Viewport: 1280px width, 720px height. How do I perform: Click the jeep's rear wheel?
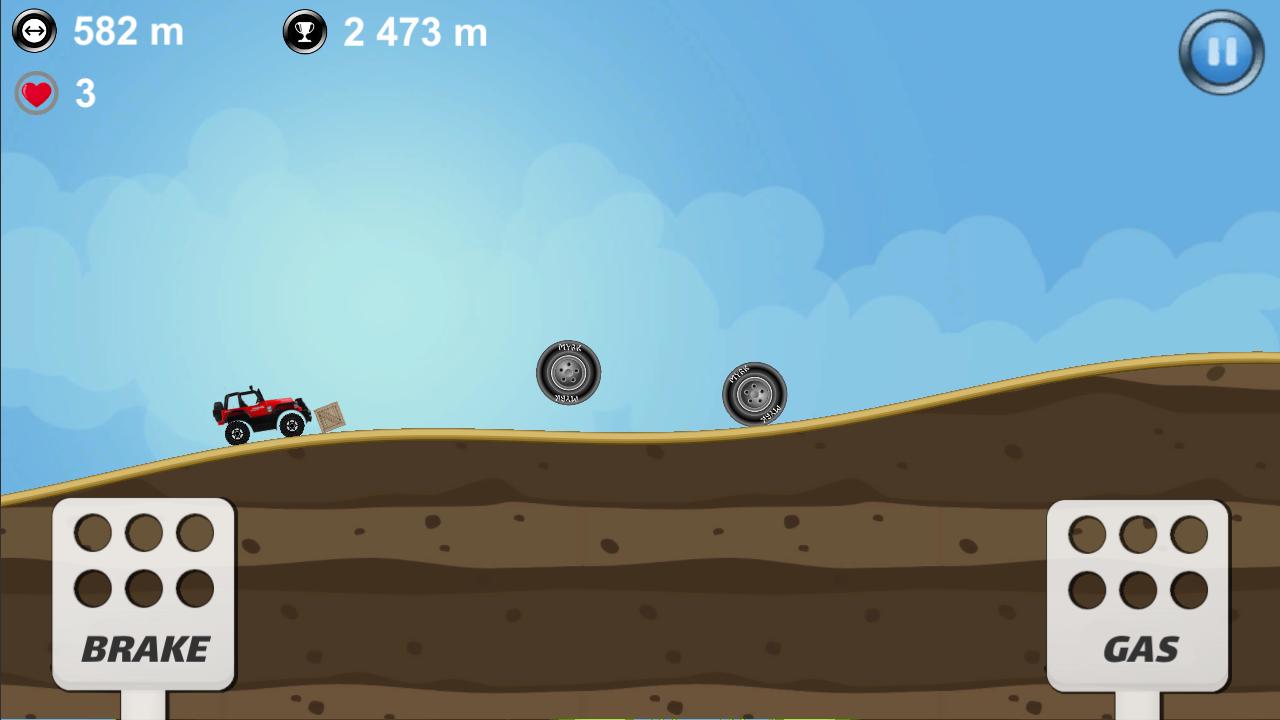pos(237,433)
